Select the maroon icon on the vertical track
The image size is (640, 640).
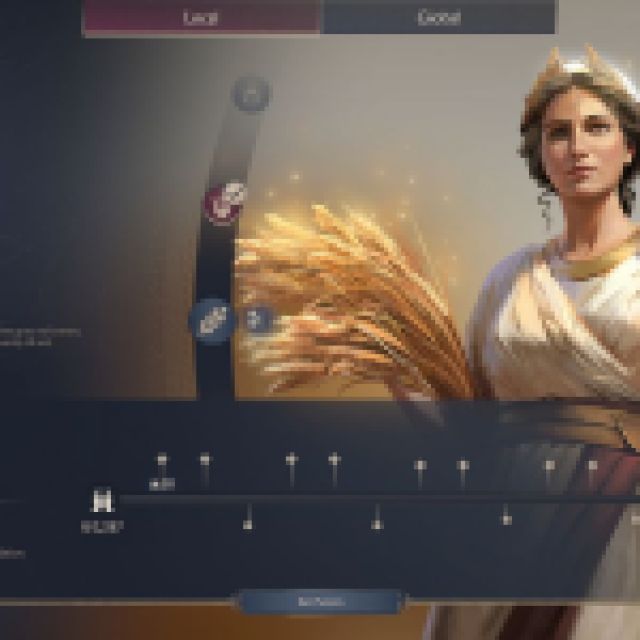(227, 201)
